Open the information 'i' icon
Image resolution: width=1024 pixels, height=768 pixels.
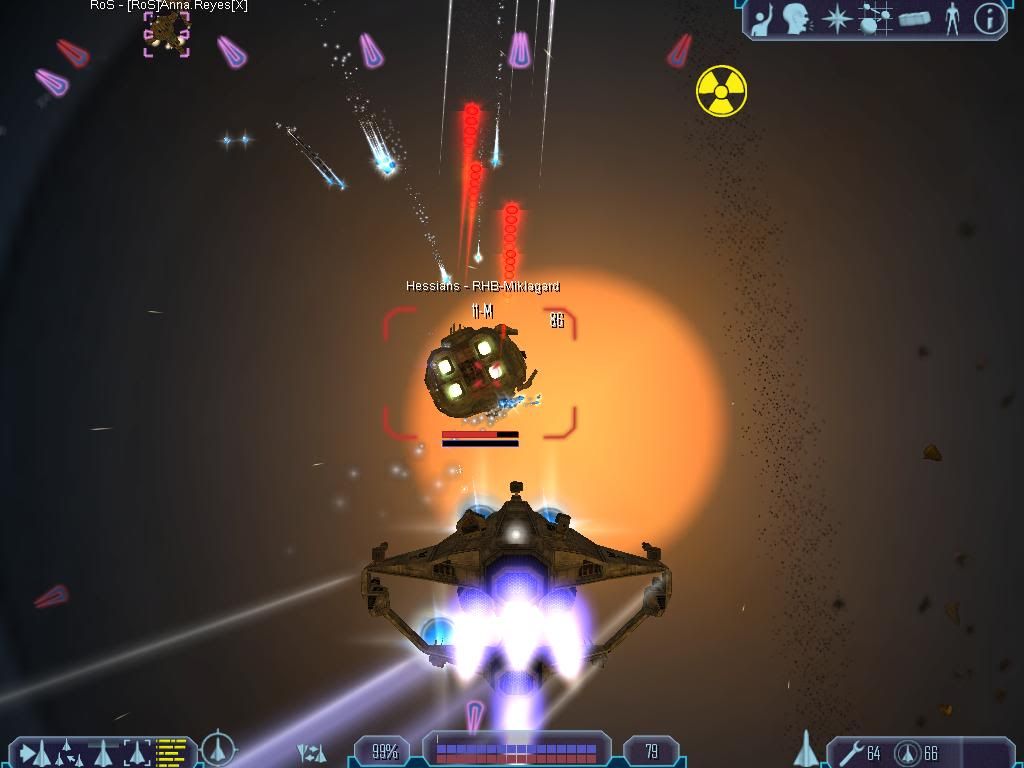(x=989, y=19)
